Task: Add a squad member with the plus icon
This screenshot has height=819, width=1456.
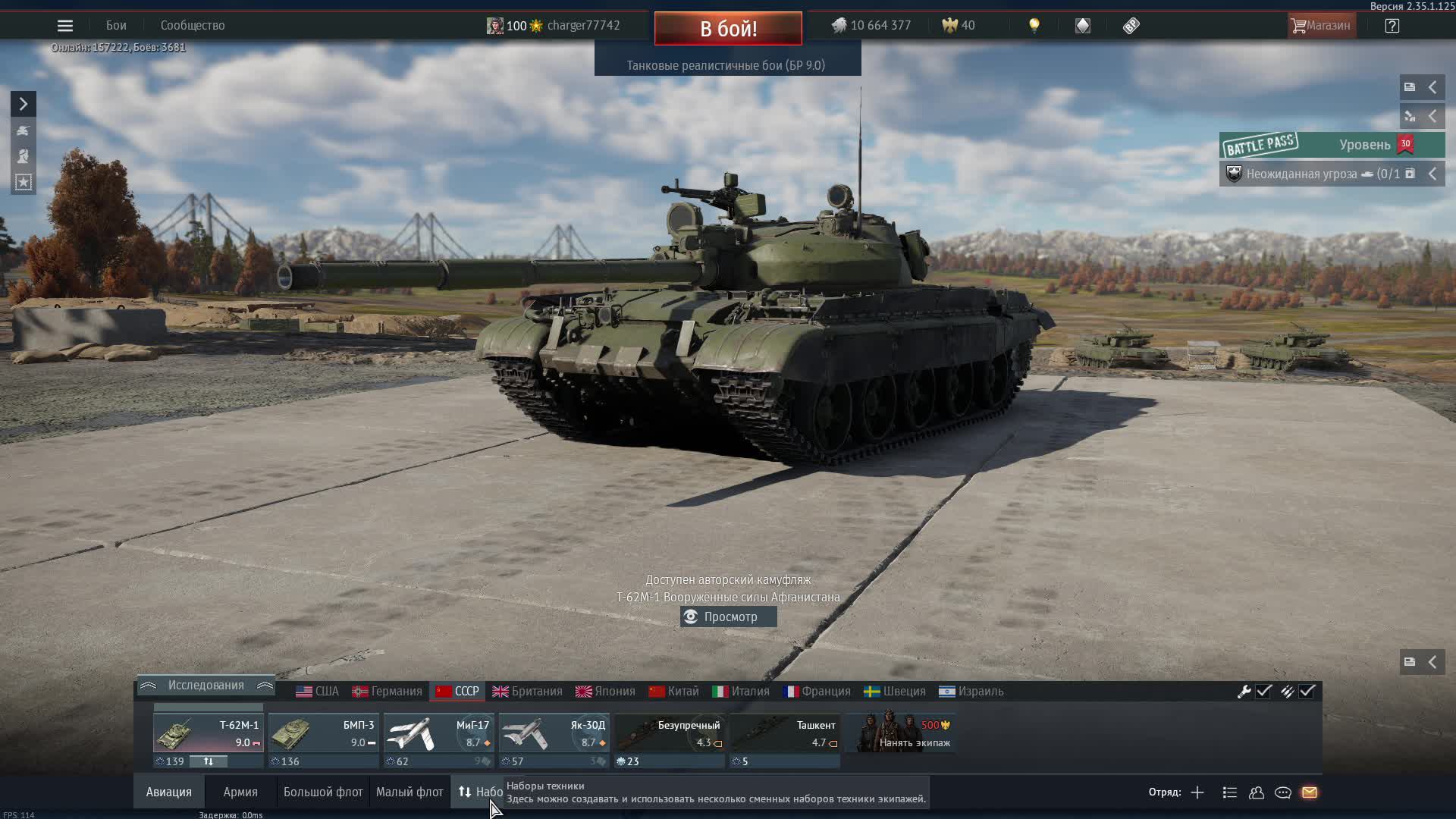Action: point(1197,792)
